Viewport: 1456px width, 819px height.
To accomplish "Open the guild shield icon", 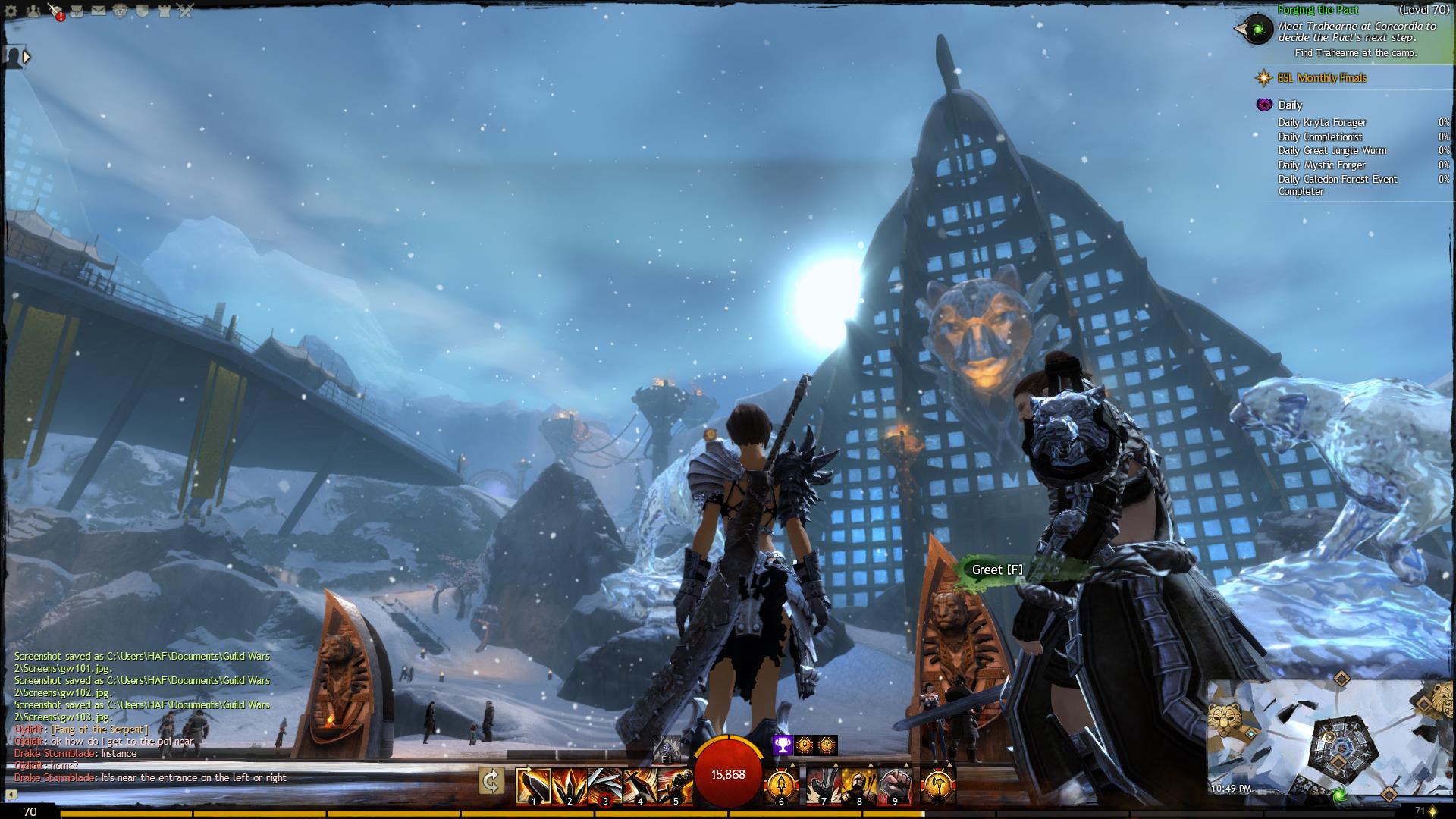I will pyautogui.click(x=142, y=11).
